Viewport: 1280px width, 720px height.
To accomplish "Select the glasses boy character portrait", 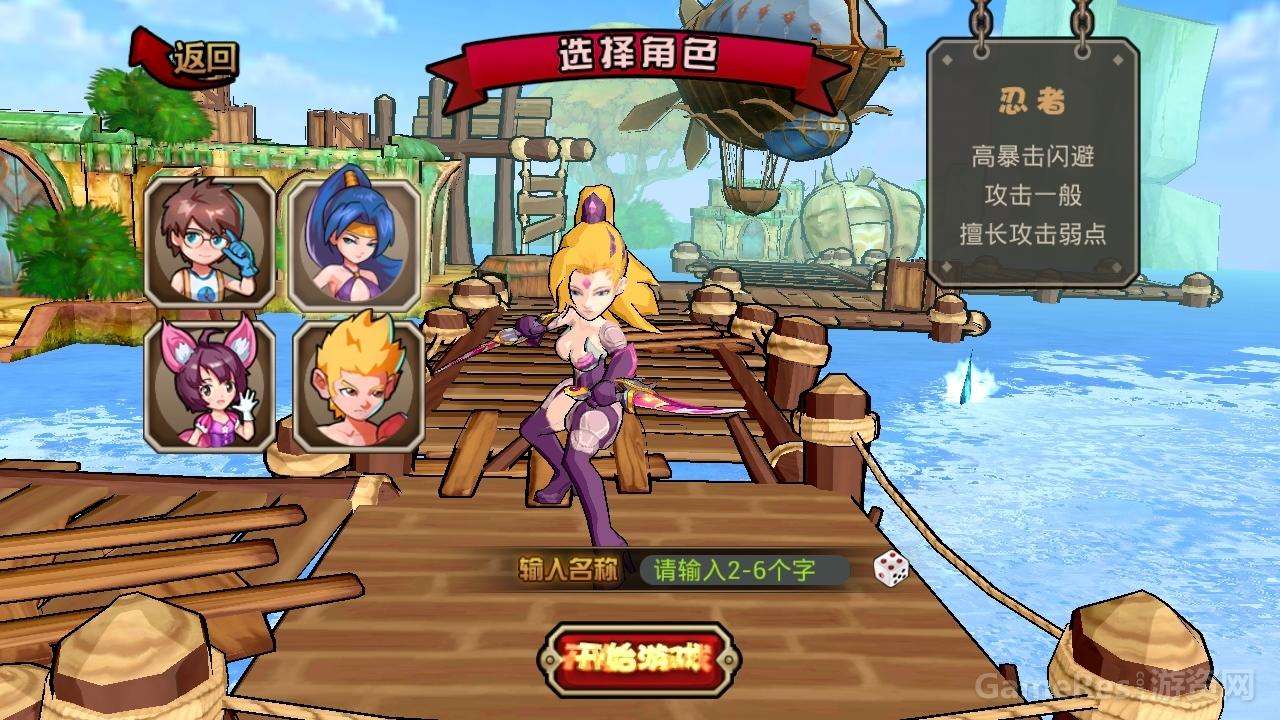I will (x=210, y=242).
